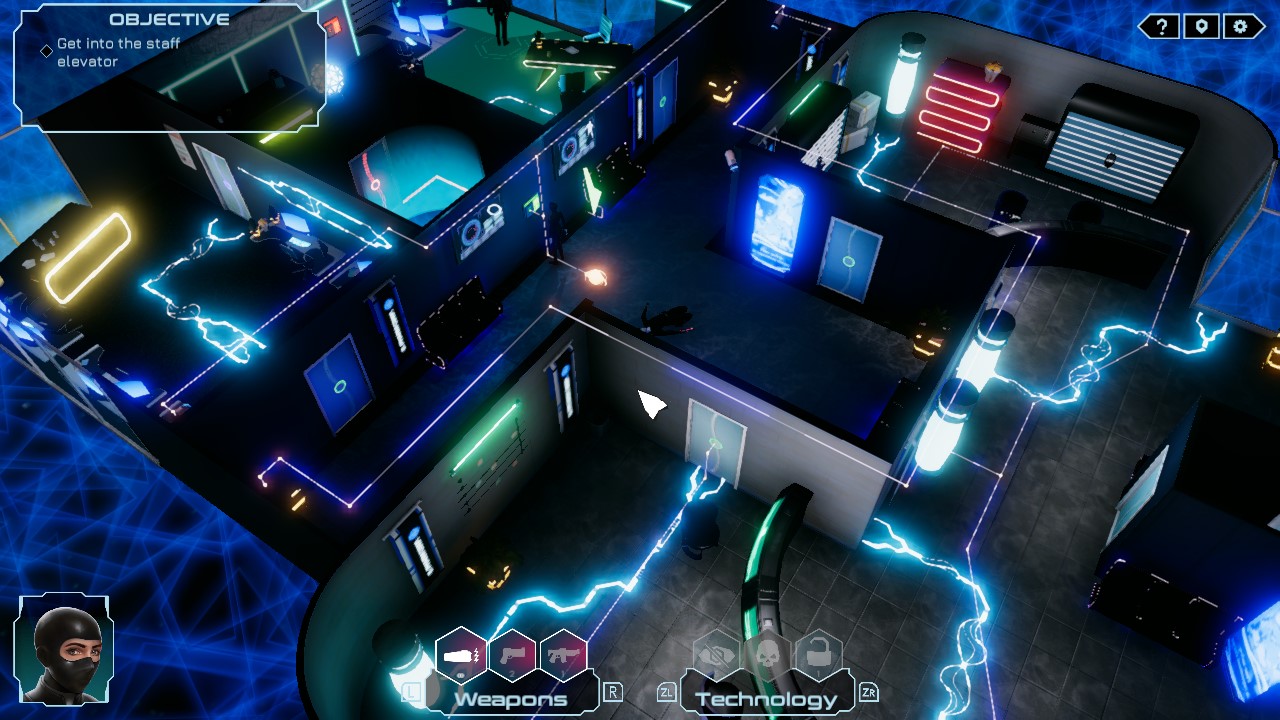Open the Objective tracker panel
1280x720 pixels.
click(x=168, y=66)
